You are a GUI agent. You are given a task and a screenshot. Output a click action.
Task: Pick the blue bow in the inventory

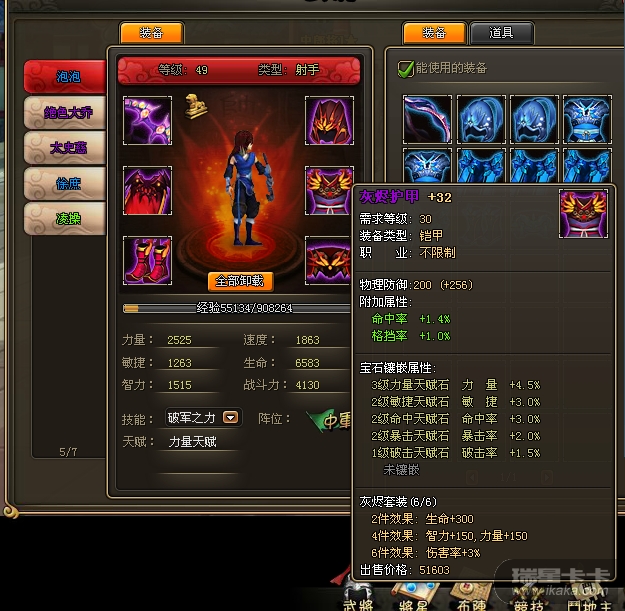coord(427,120)
